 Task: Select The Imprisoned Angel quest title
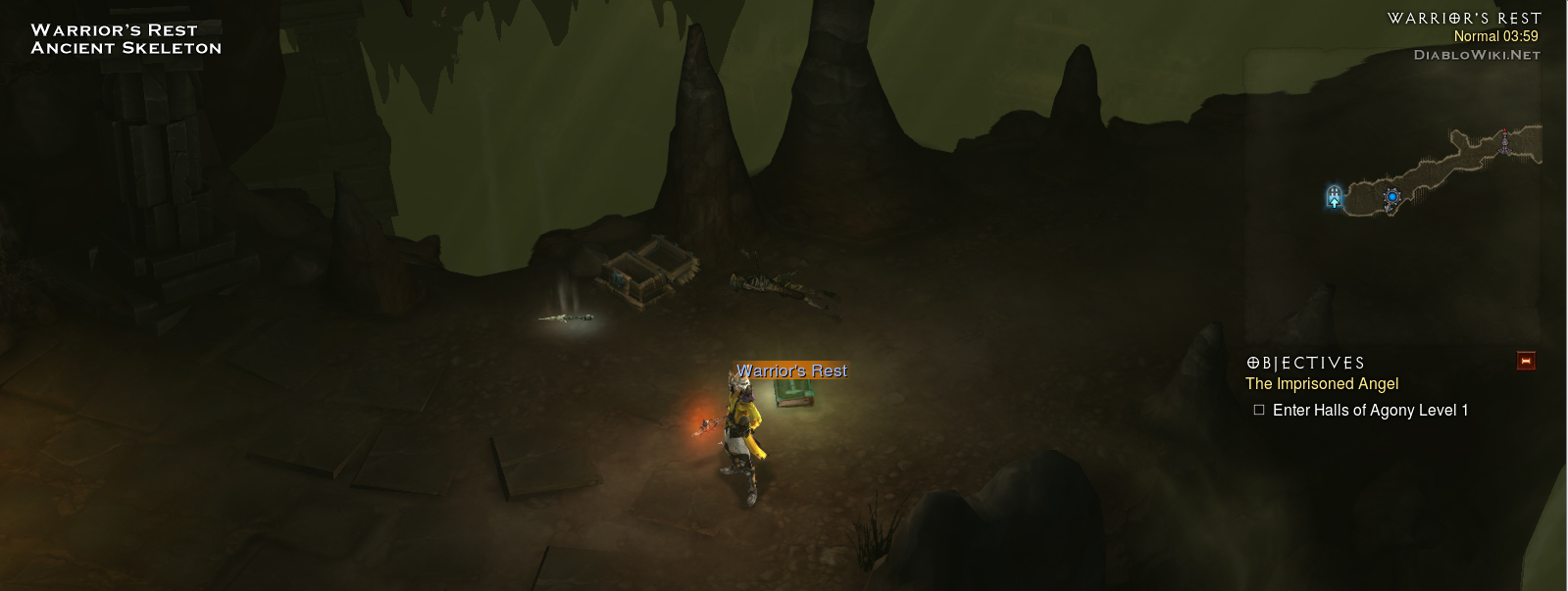(1321, 384)
